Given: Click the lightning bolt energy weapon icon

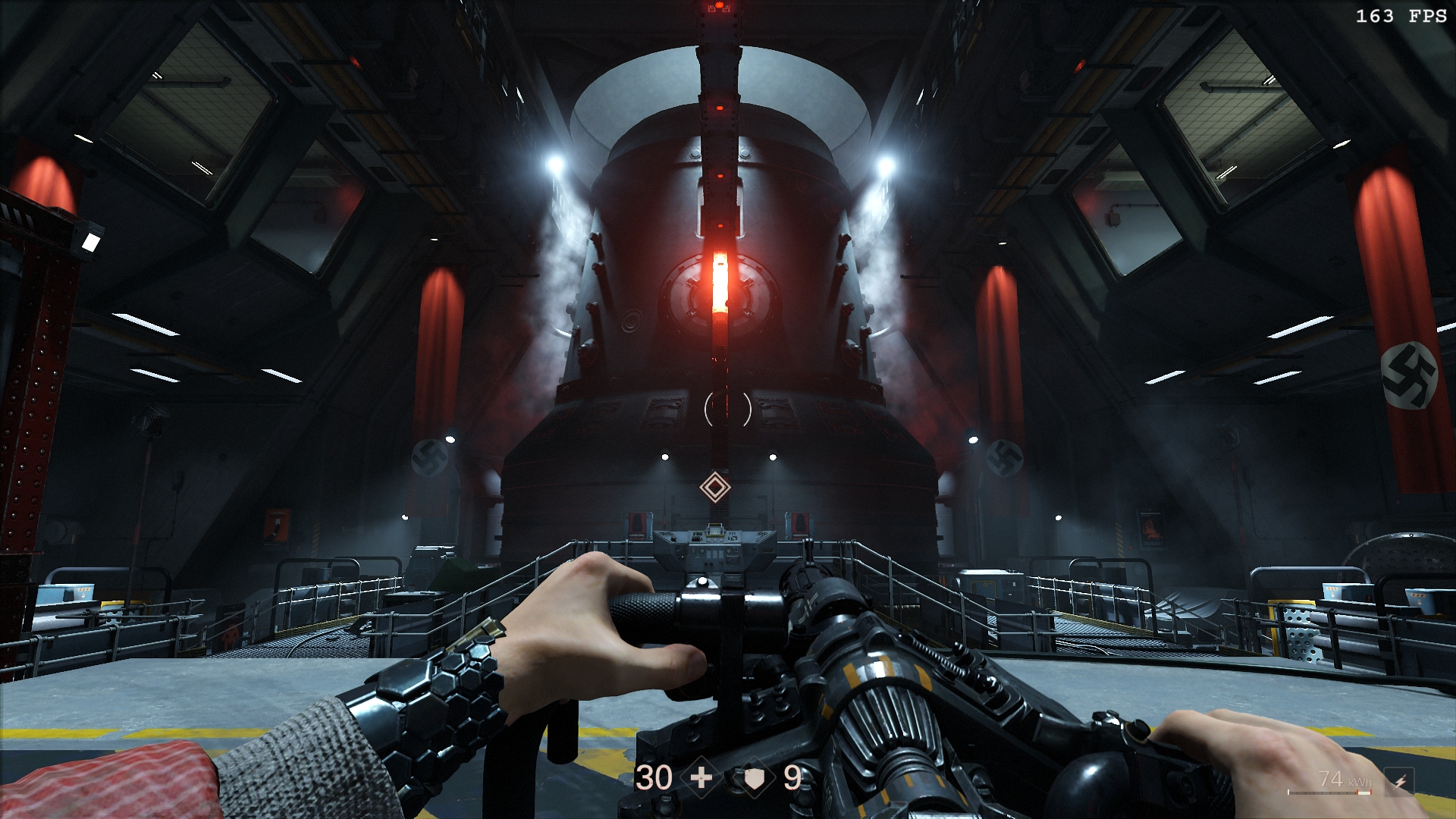Looking at the screenshot, I should pyautogui.click(x=1399, y=782).
